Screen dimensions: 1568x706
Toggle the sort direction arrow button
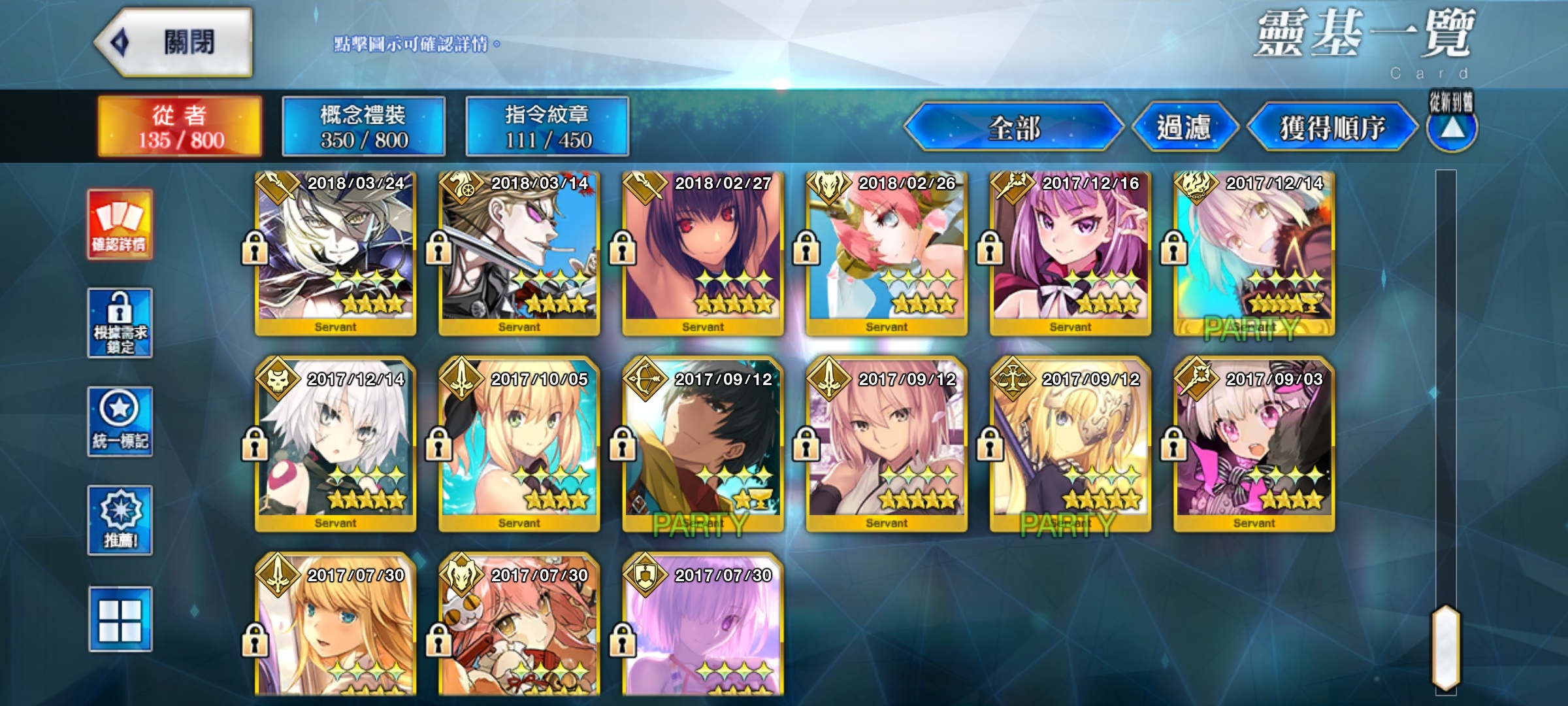point(1452,129)
